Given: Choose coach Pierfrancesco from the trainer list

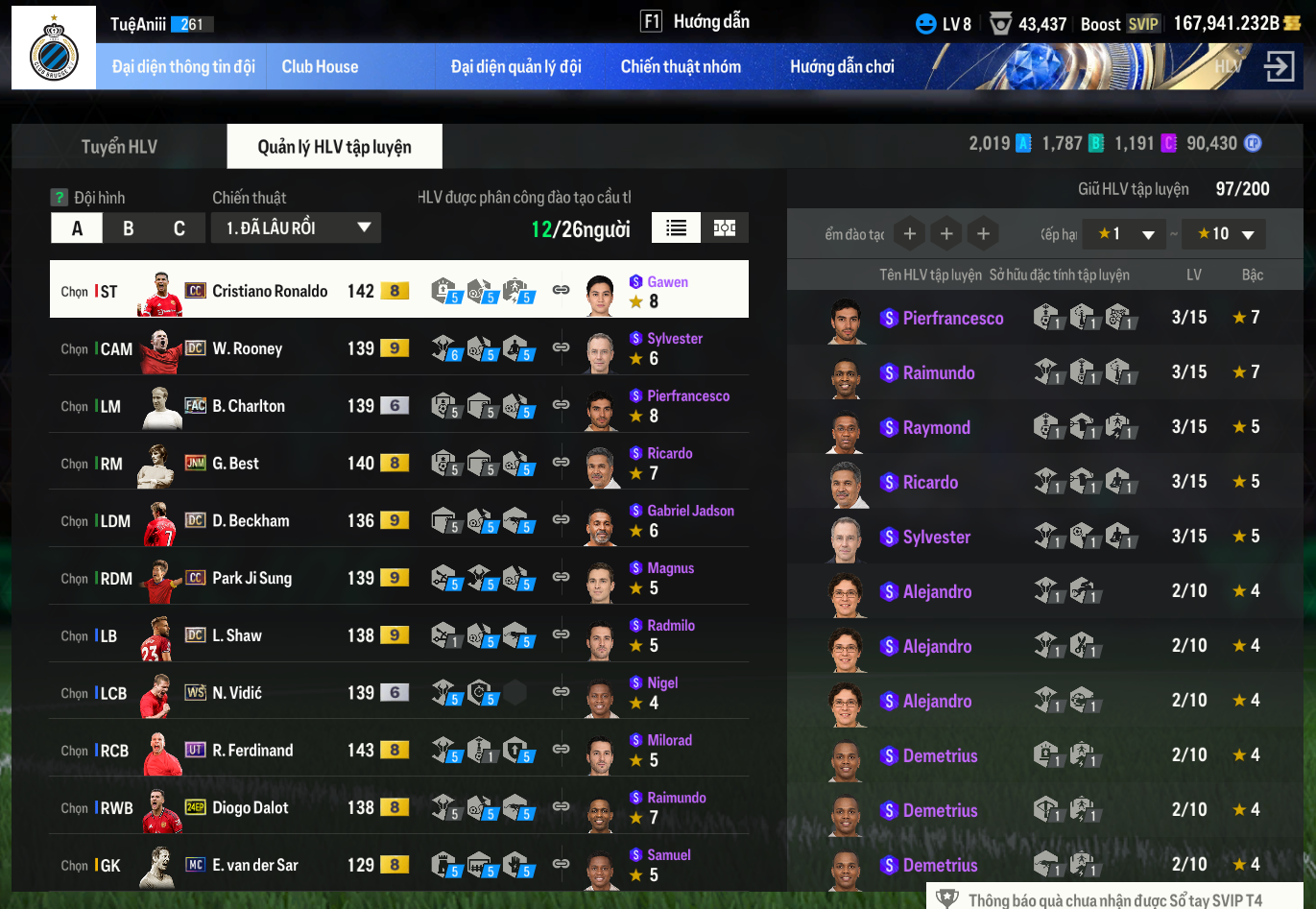Looking at the screenshot, I should tap(952, 318).
